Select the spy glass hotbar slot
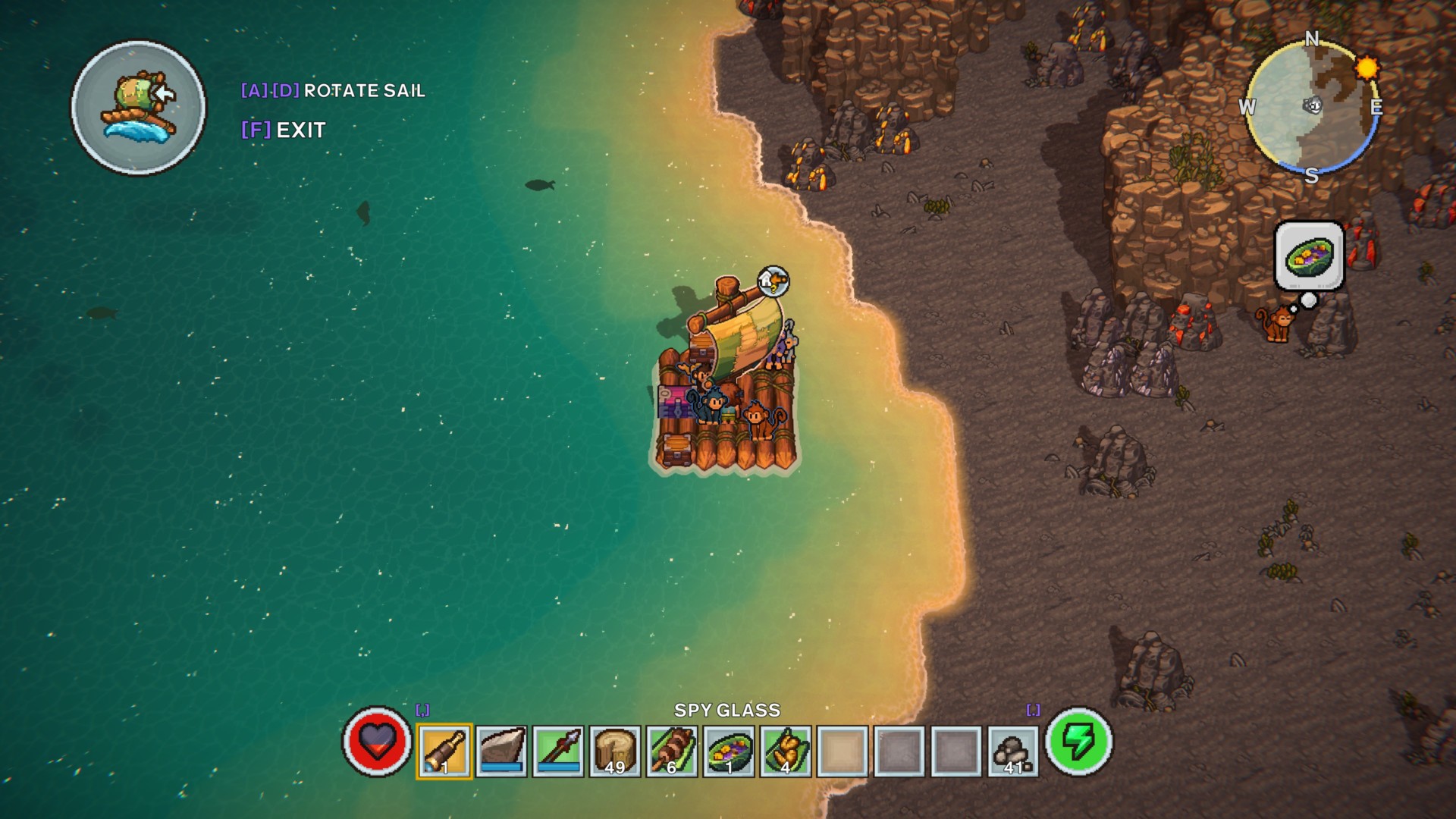Viewport: 1456px width, 819px height. point(444,751)
